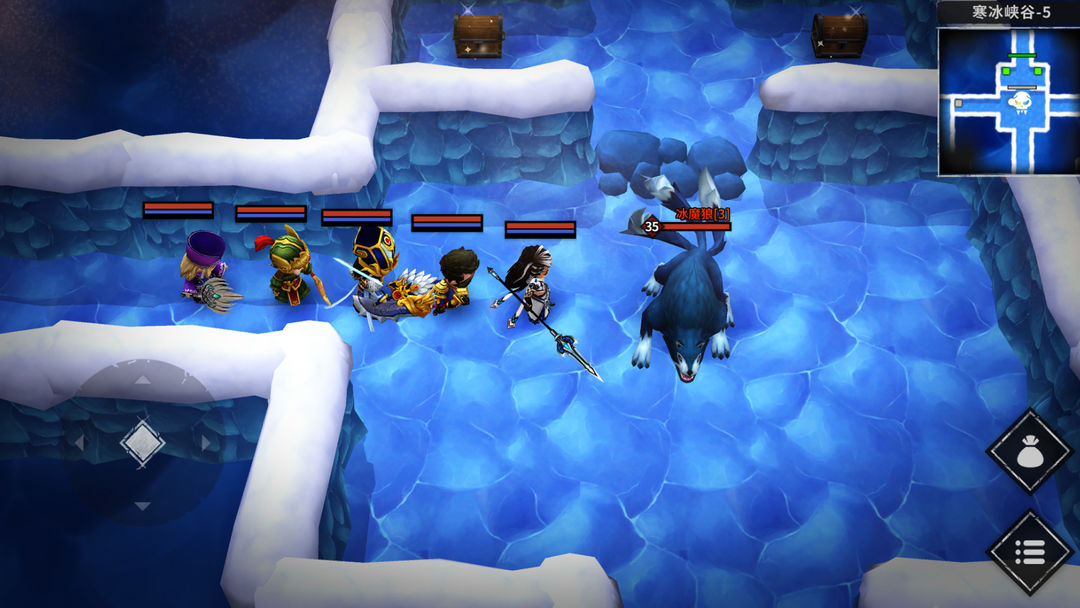Tap the virtual joystick up arrow
Viewport: 1080px width, 608px height.
click(x=142, y=380)
